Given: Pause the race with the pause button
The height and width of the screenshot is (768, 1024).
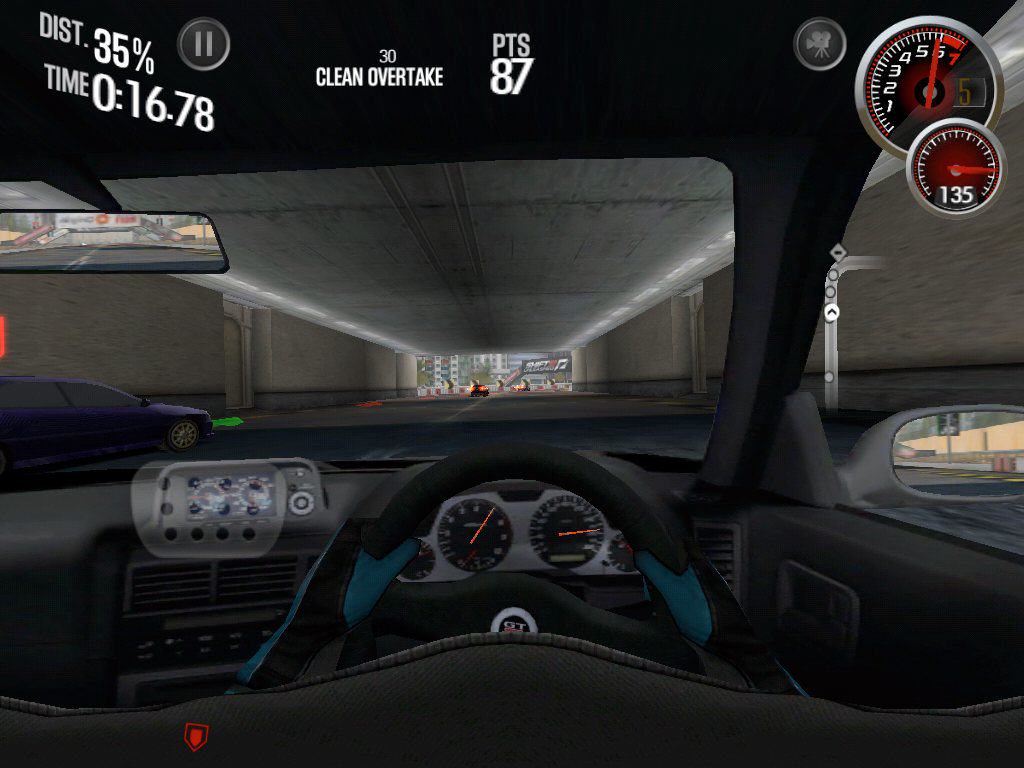Looking at the screenshot, I should click(204, 45).
